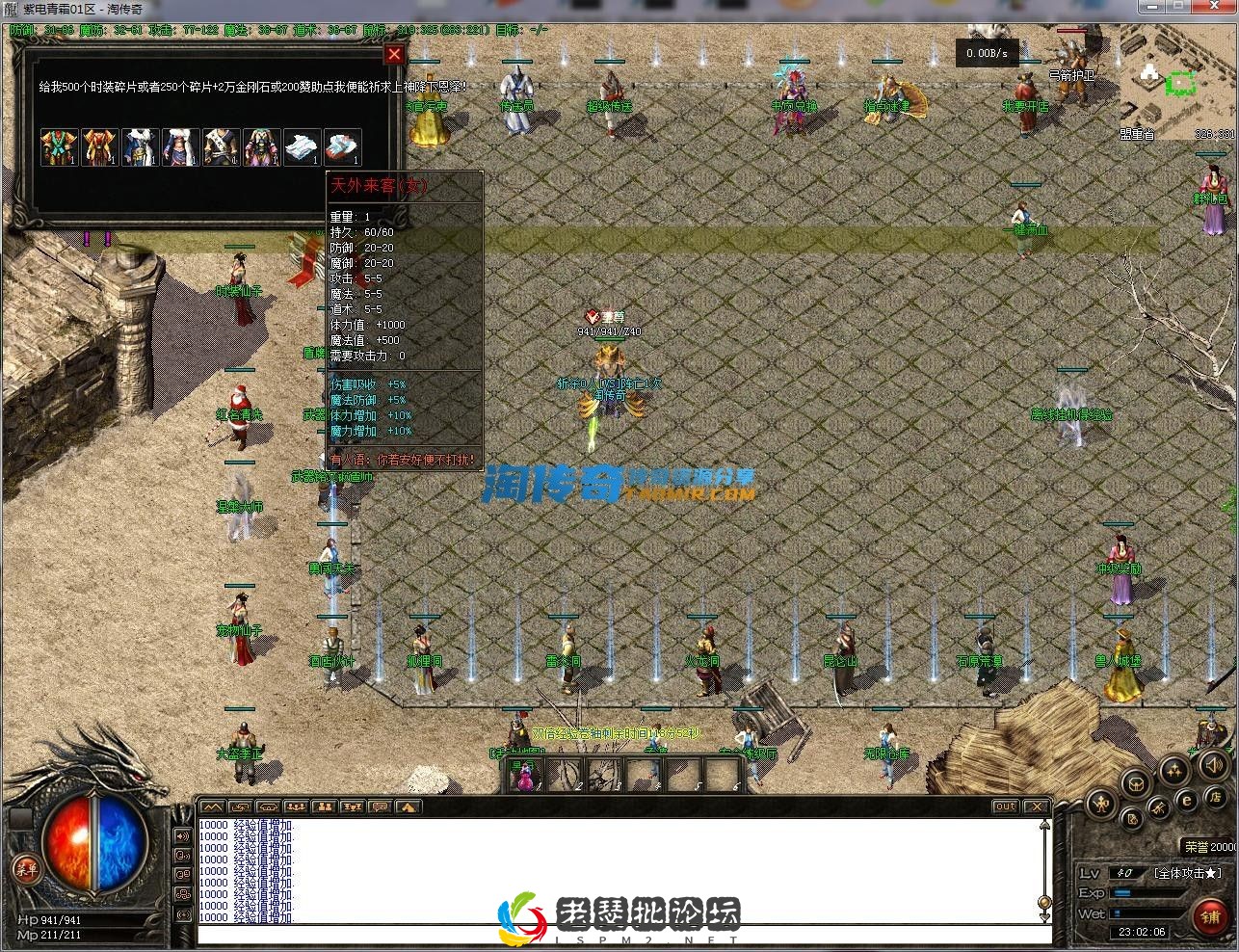Click the two-figure guild icon in chat toolbar
Screen dimensions: 1239x952
[325, 809]
